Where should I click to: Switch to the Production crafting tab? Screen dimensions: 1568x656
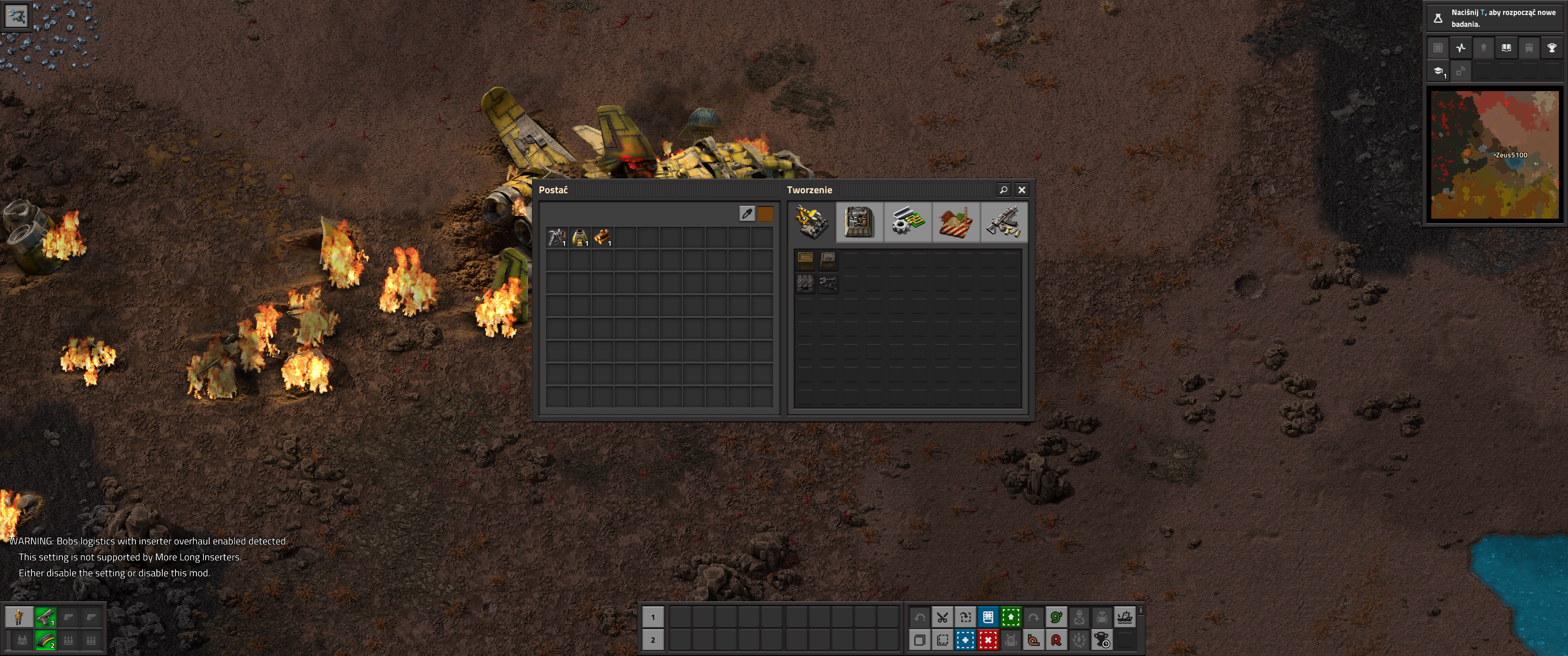pos(859,222)
